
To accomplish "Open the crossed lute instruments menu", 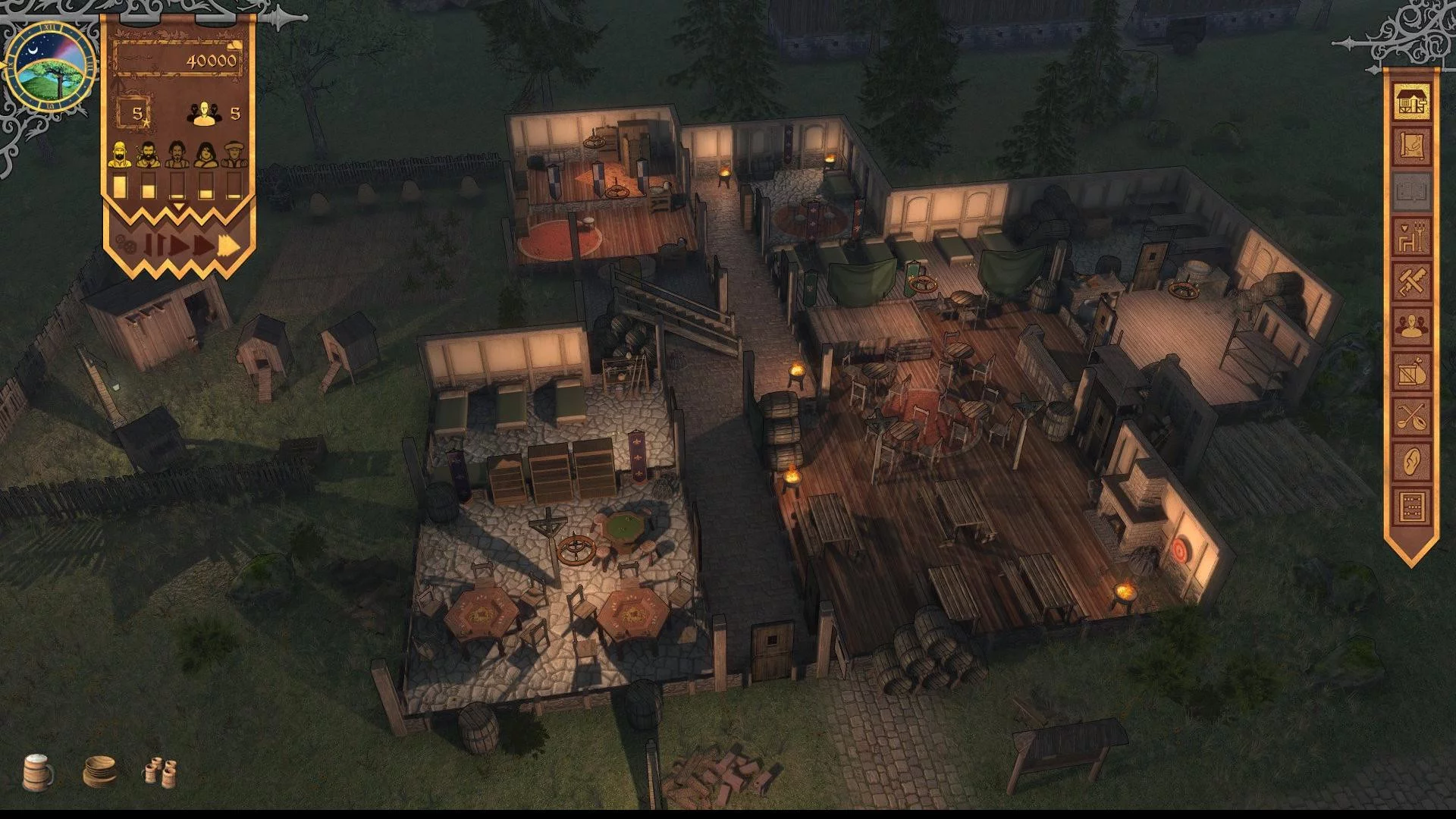I will click(x=1411, y=416).
